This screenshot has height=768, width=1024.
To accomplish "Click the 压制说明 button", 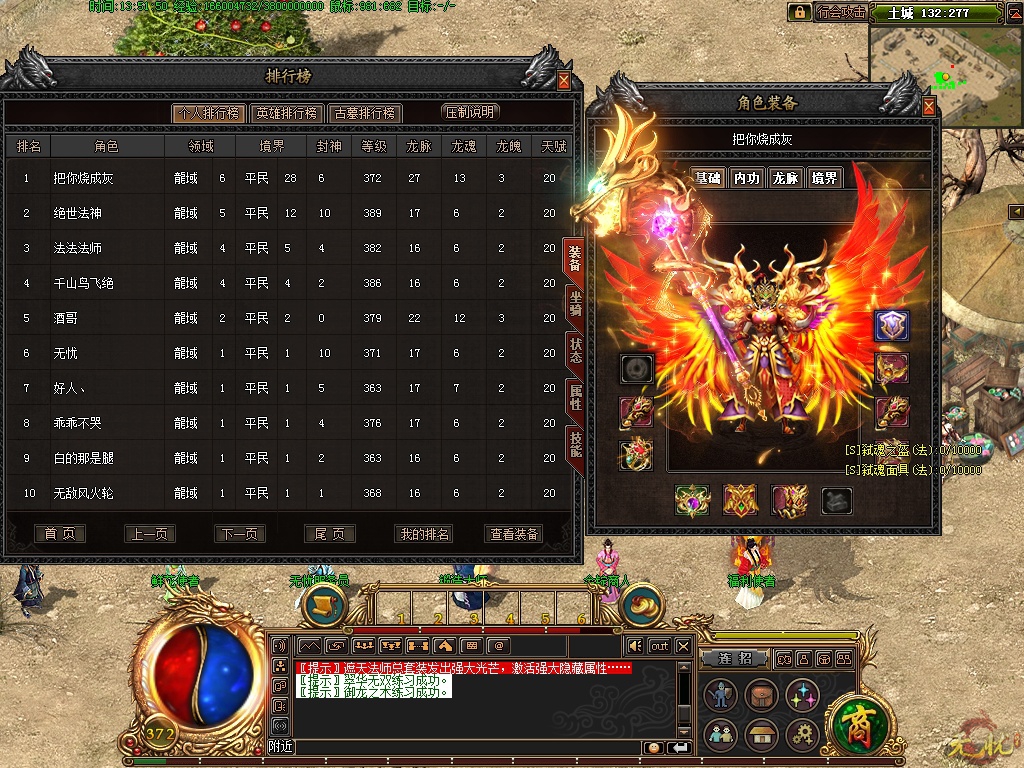I will click(x=470, y=112).
